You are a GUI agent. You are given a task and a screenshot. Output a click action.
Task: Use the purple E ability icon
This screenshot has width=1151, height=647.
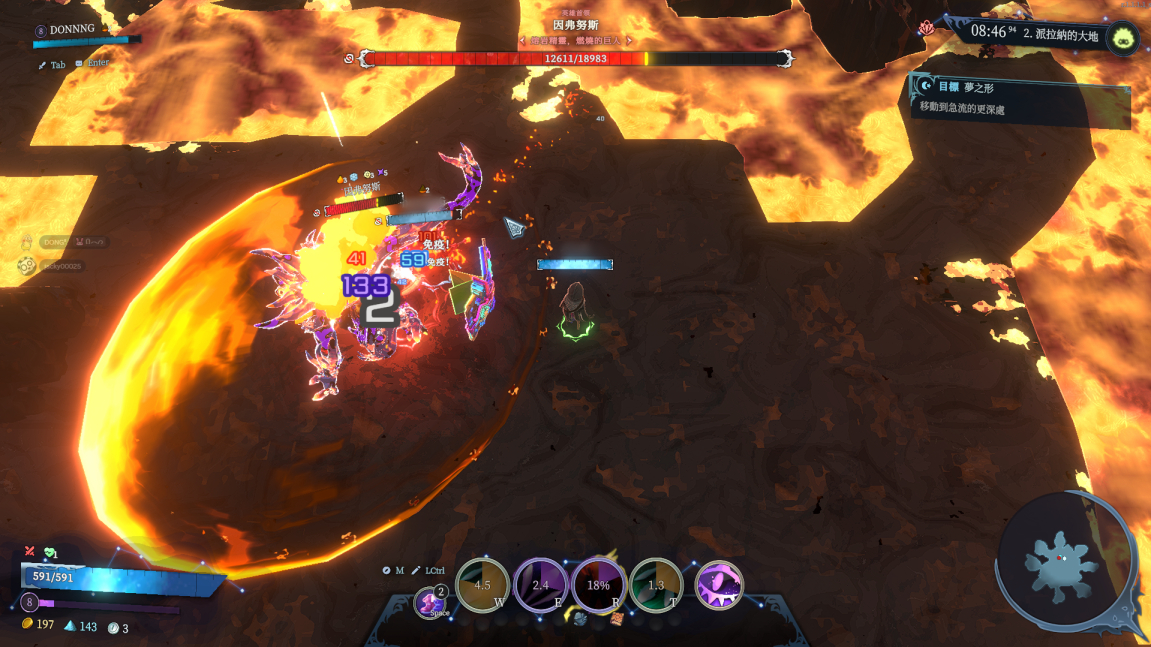tap(540, 585)
